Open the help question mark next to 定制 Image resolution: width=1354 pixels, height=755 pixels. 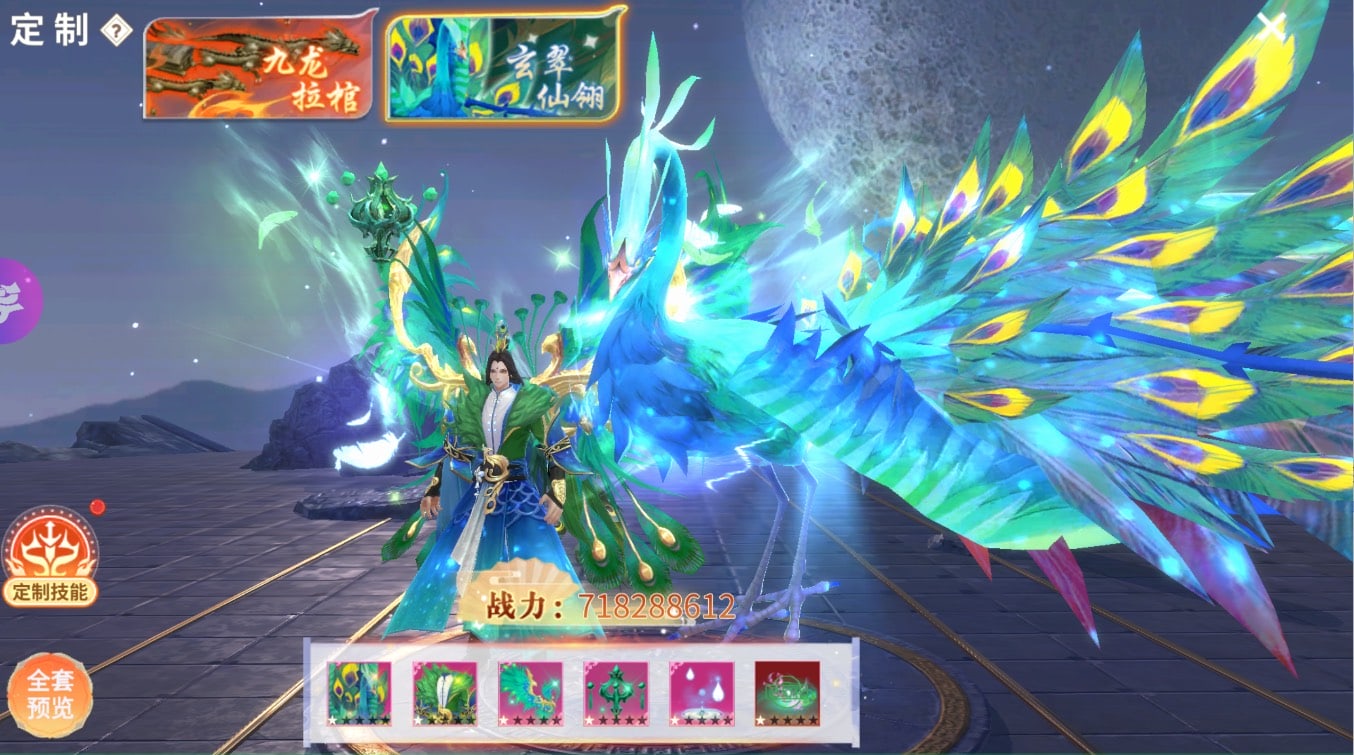click(x=116, y=32)
